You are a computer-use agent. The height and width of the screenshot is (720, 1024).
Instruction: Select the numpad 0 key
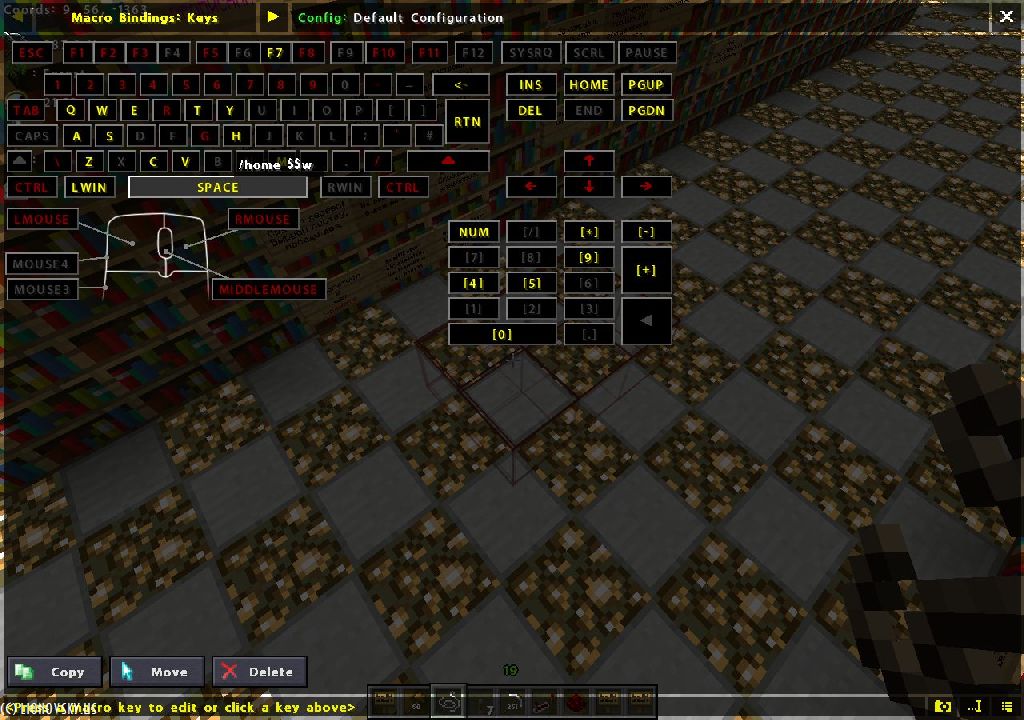(x=502, y=334)
